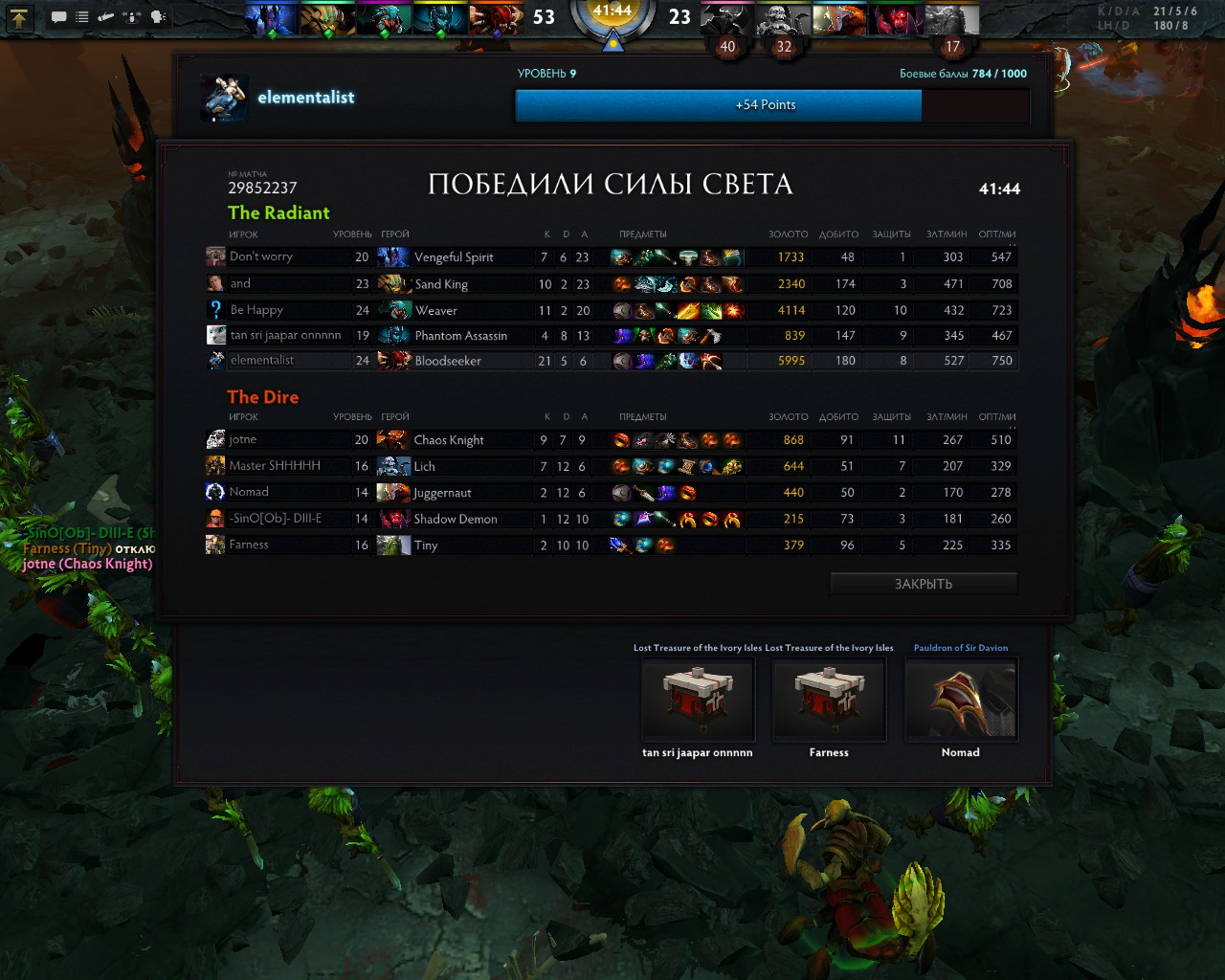View tan sri jaapar onnnnn's treasure chest drop

click(x=698, y=700)
